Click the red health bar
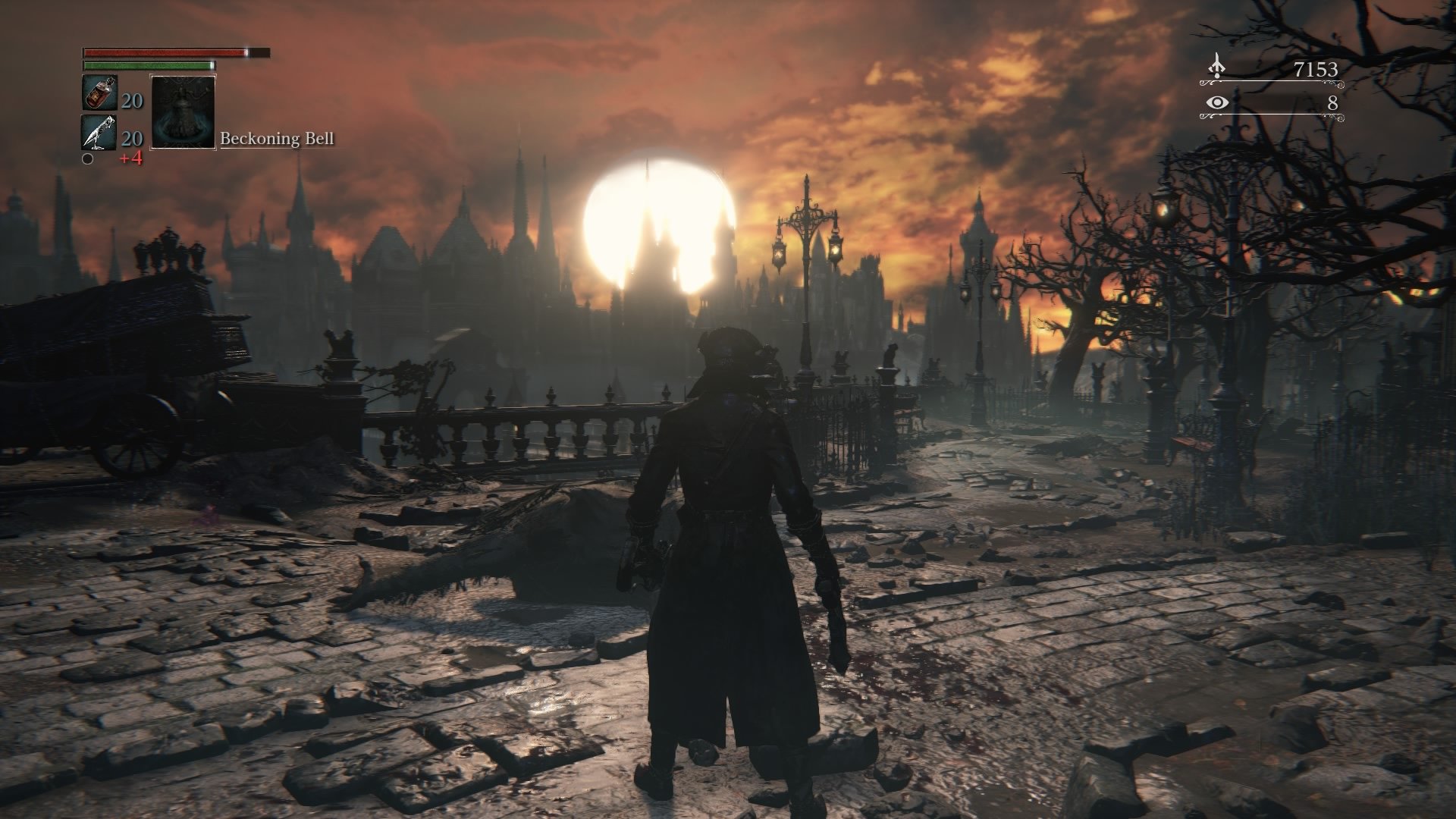Viewport: 1456px width, 819px height. tap(163, 53)
